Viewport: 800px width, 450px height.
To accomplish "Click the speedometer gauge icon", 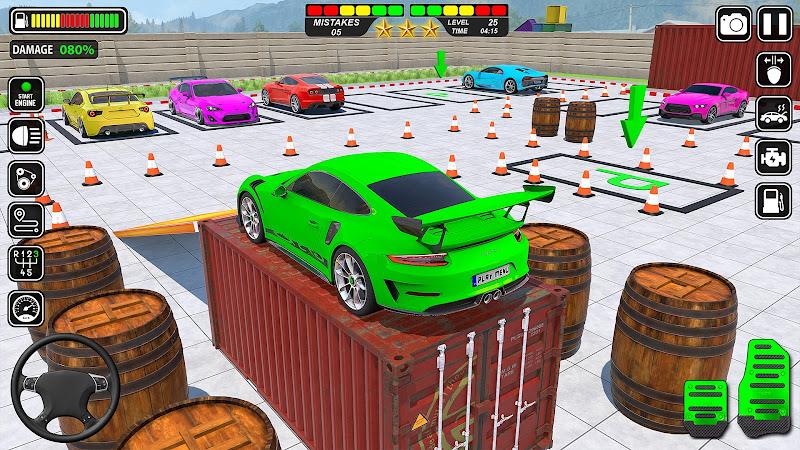I will [x=24, y=306].
